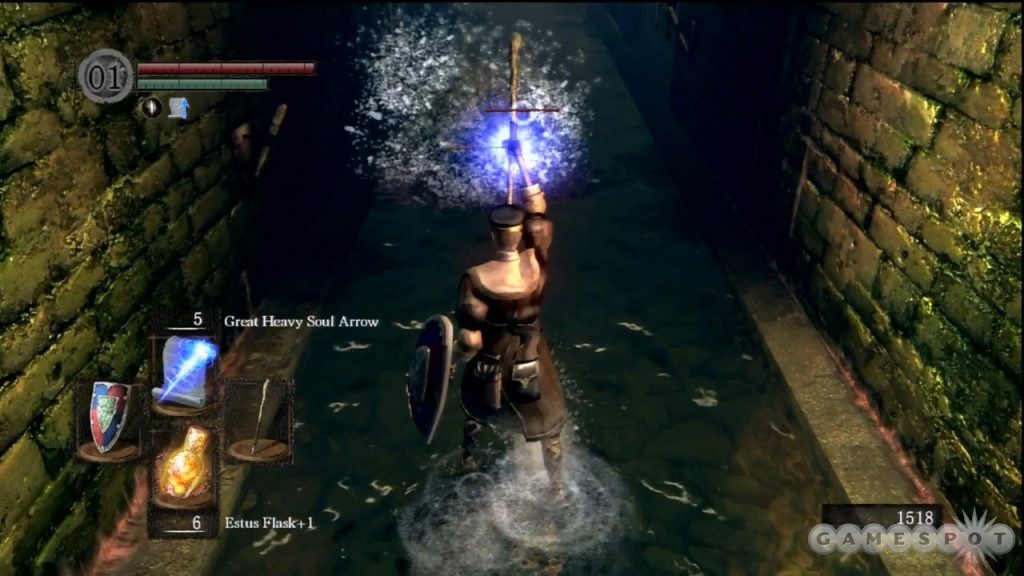Click the blue arrow buff icon
Screen dimensions: 1024x576
[x=179, y=107]
